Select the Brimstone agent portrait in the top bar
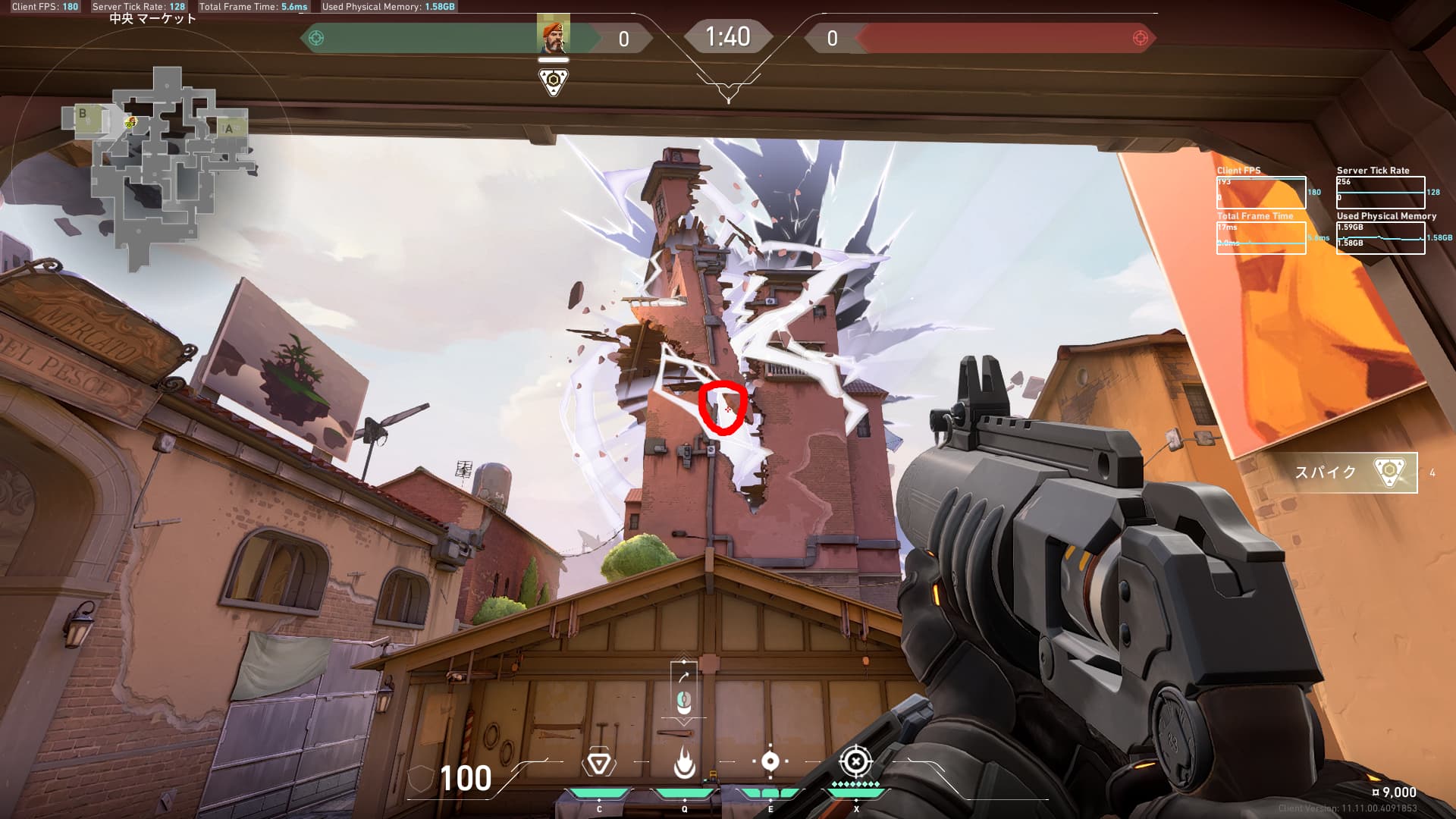 pyautogui.click(x=553, y=36)
